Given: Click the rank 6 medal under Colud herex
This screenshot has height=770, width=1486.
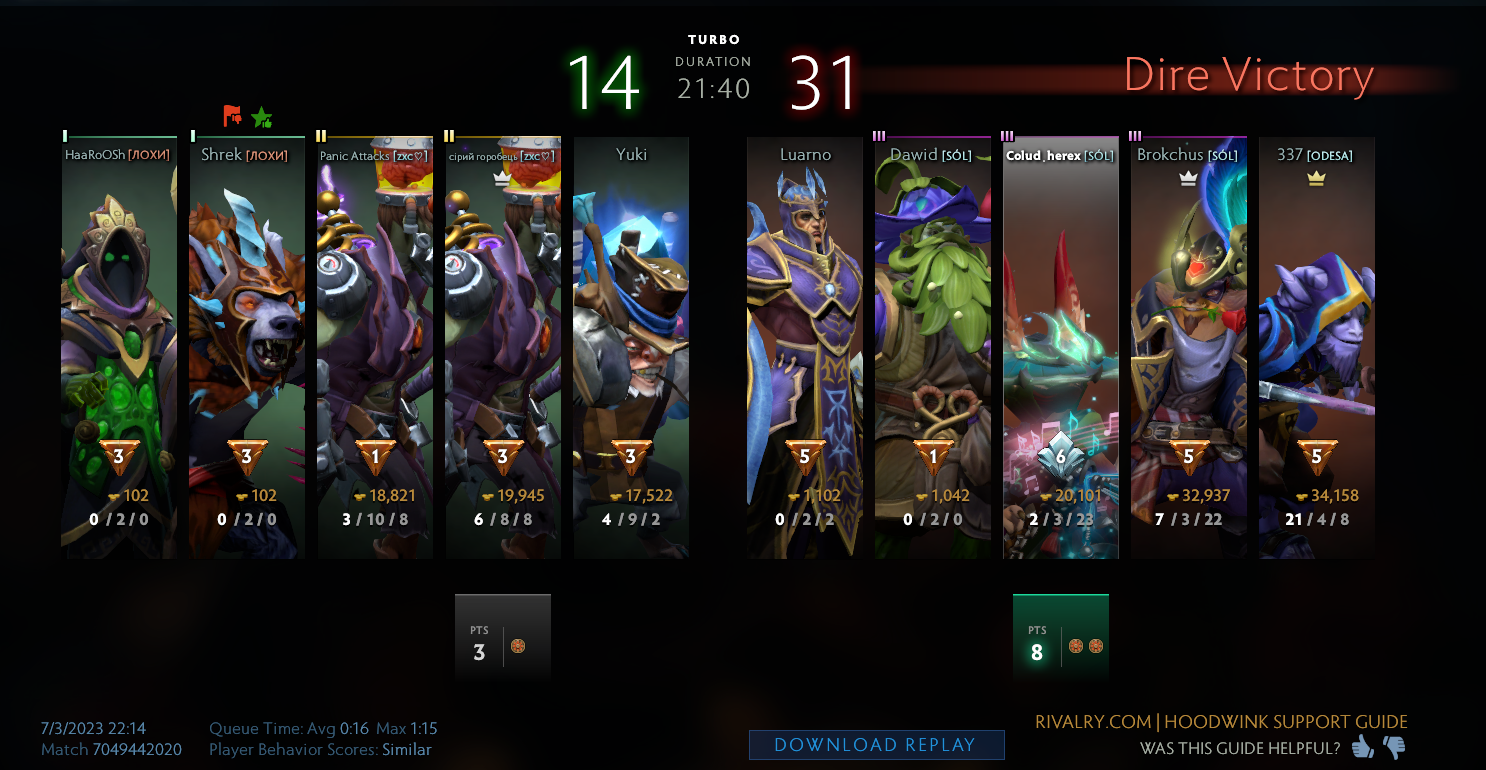Looking at the screenshot, I should pos(1060,455).
